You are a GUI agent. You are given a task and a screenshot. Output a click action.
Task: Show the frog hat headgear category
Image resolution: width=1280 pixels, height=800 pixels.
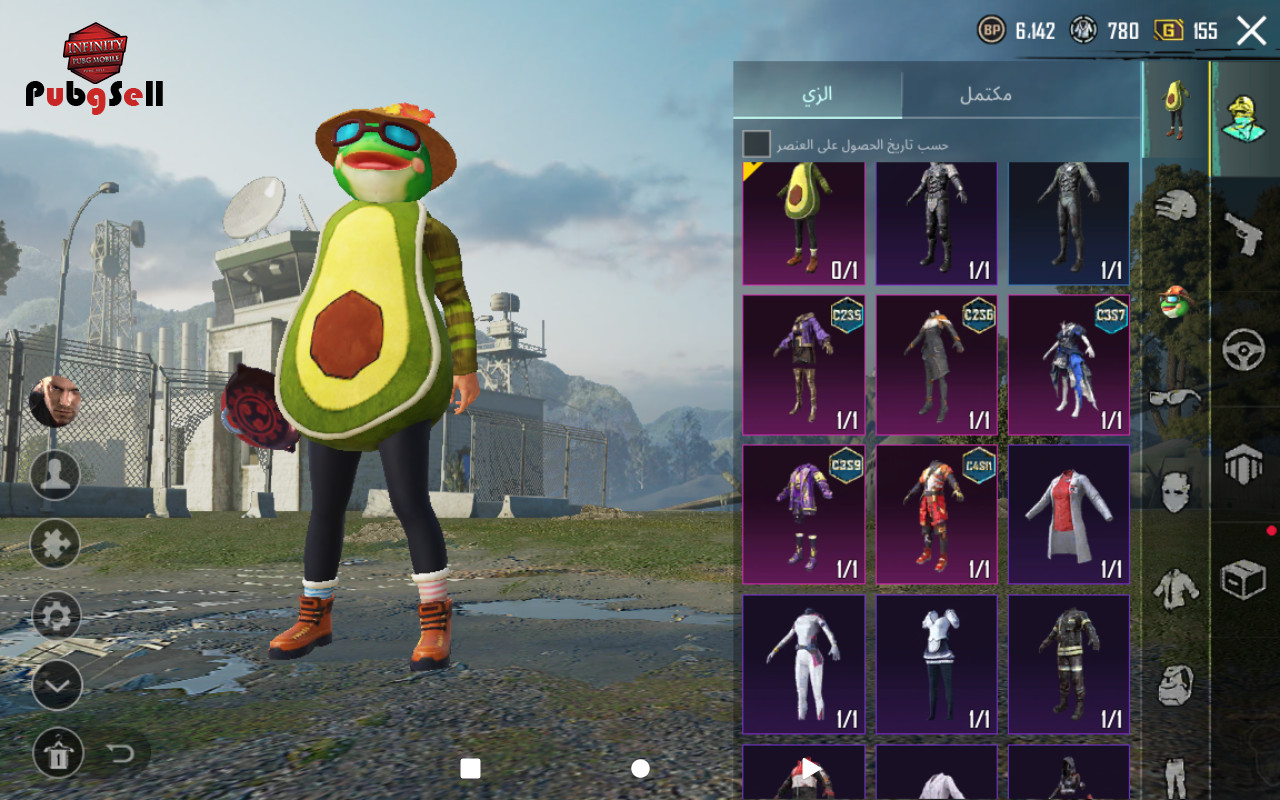[1176, 300]
